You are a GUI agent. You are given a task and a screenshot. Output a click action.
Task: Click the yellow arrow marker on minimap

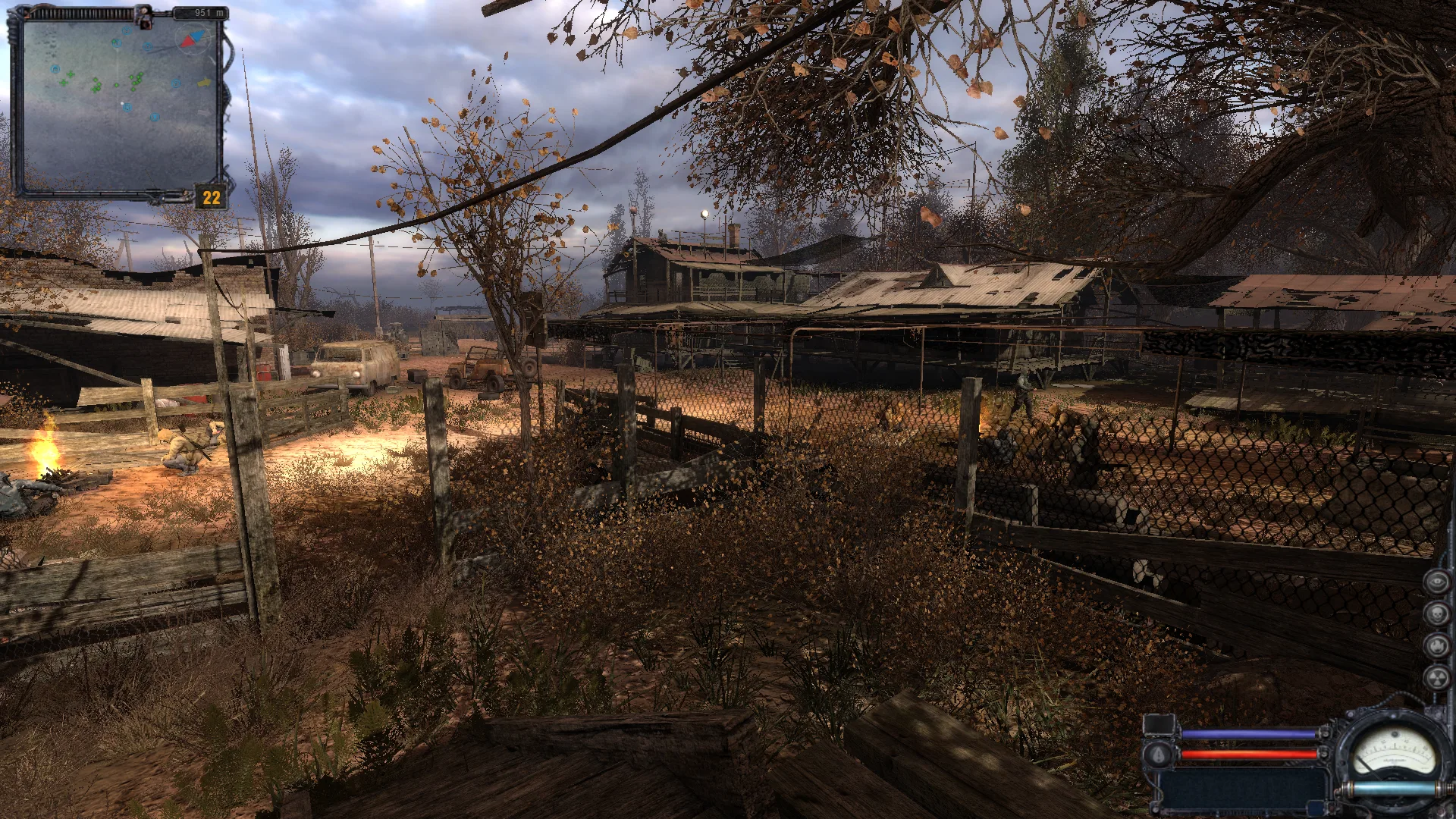(x=204, y=82)
